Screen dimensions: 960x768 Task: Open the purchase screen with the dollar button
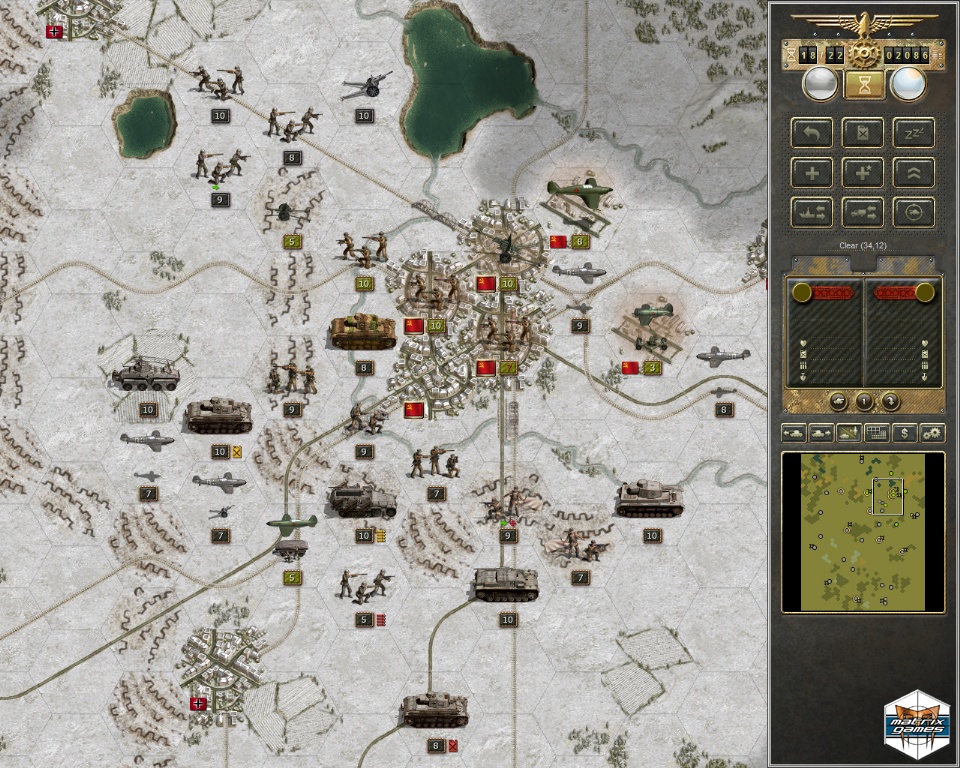tap(905, 433)
